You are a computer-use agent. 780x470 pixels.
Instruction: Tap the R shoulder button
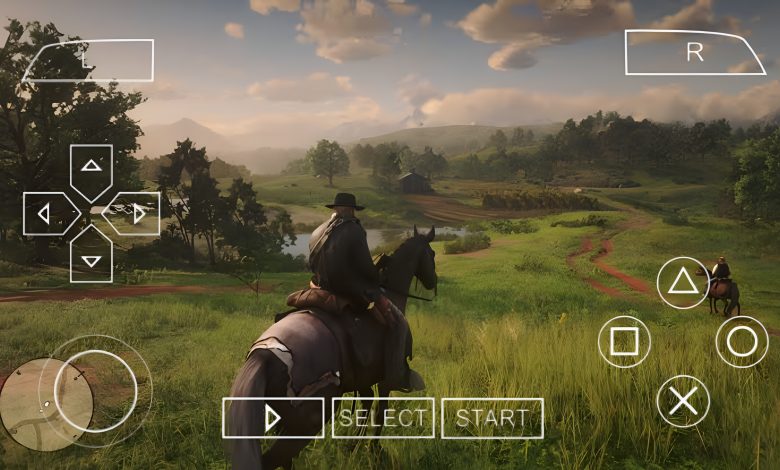click(x=693, y=53)
